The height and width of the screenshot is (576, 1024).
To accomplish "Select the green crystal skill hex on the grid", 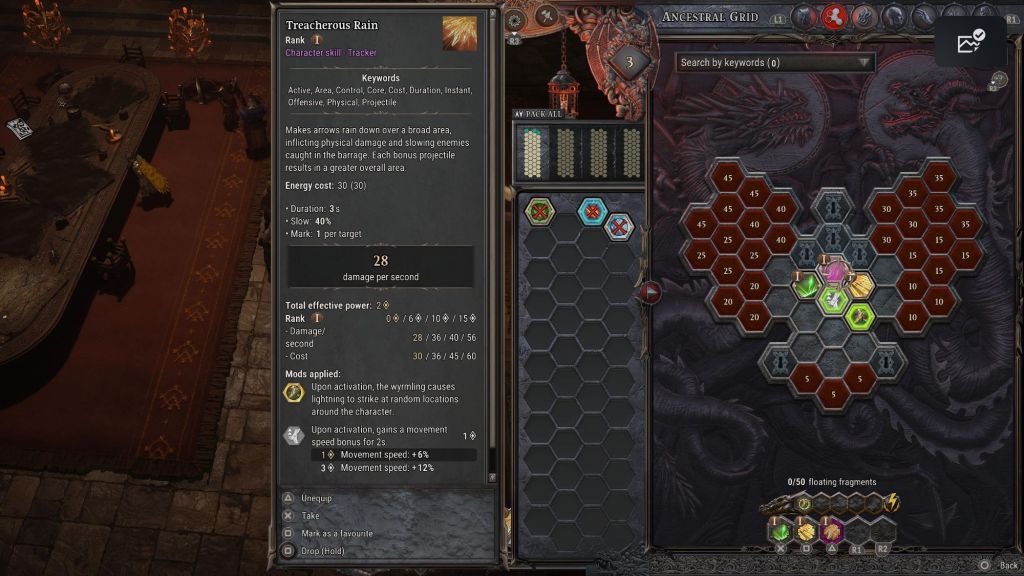I will [808, 287].
